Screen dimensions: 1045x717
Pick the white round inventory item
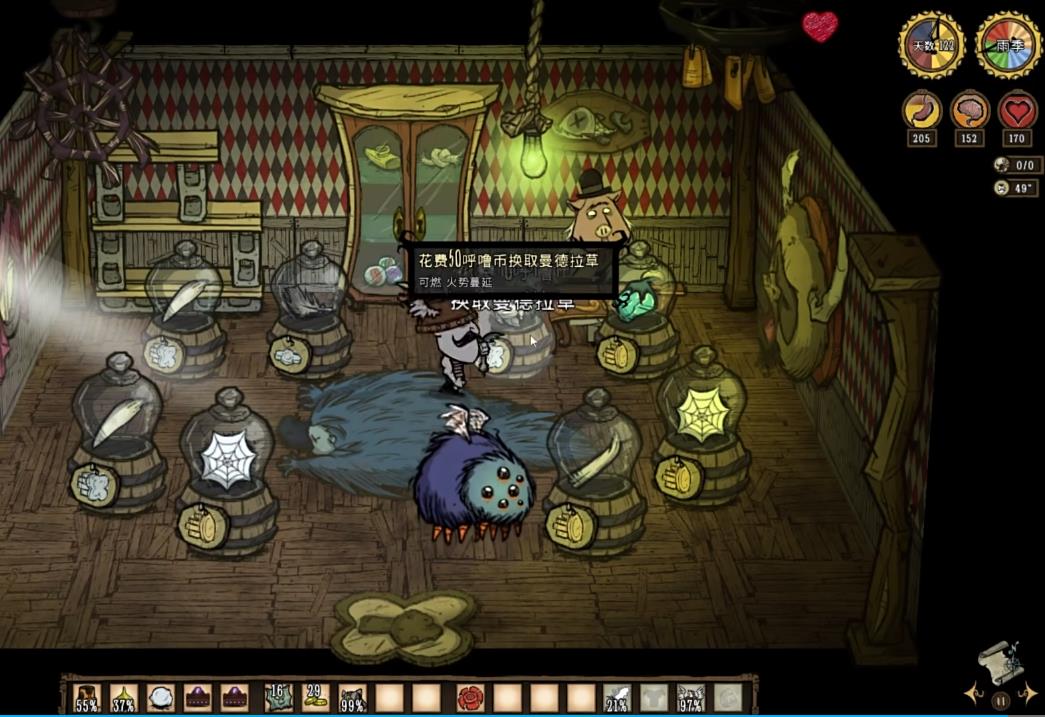pos(161,697)
